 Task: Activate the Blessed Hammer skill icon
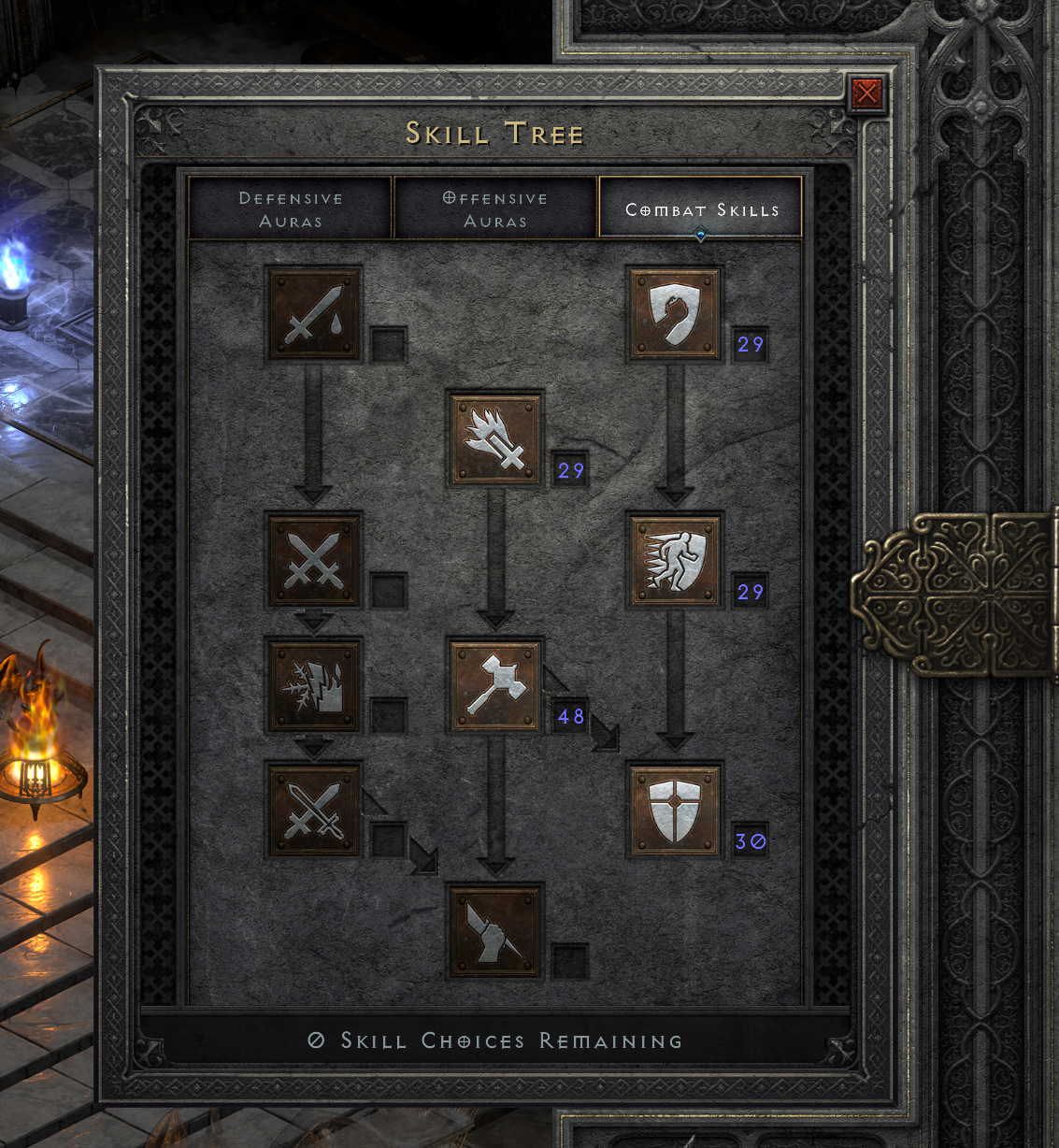pyautogui.click(x=495, y=686)
